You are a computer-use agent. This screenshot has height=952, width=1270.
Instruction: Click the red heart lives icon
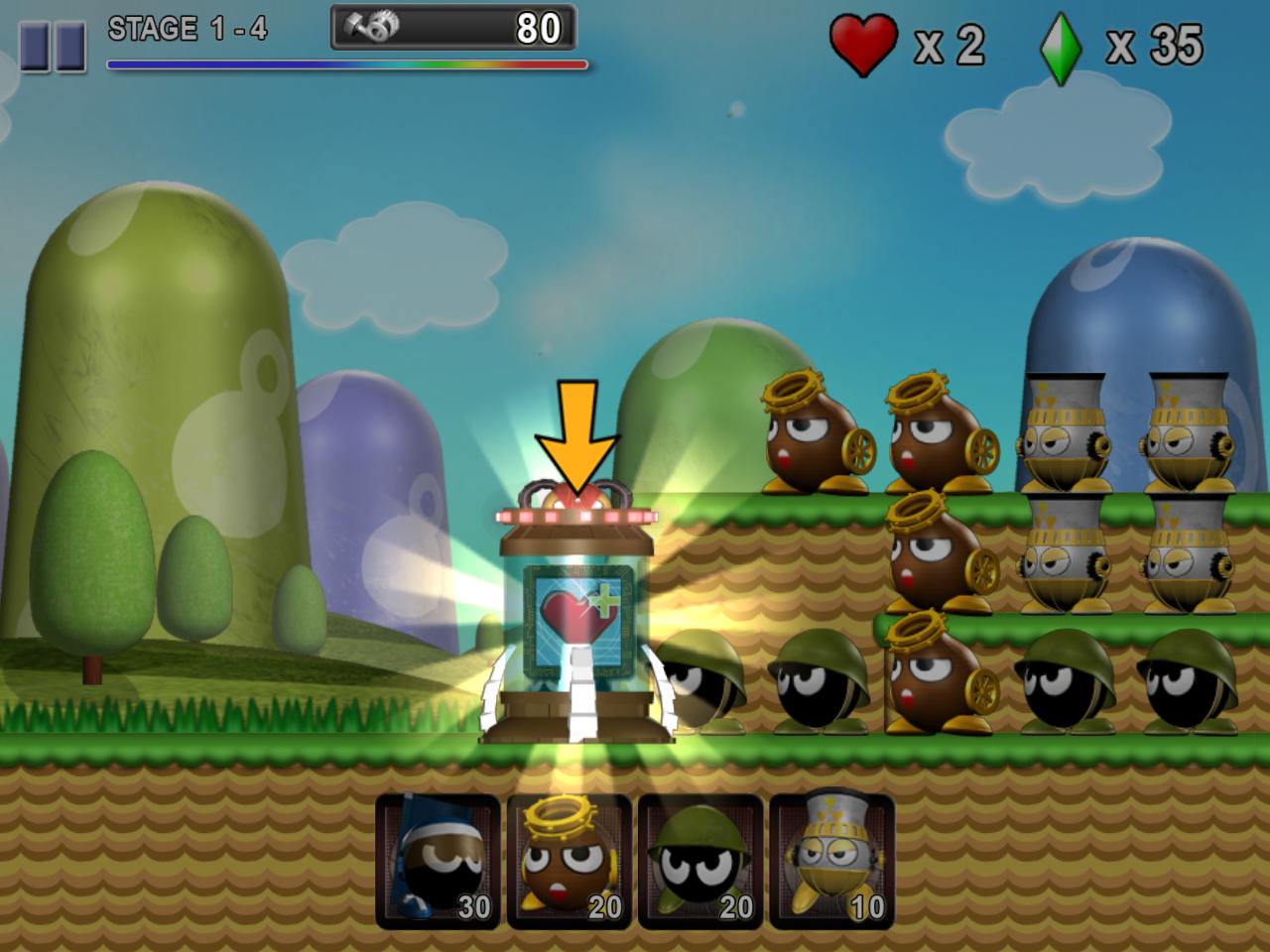pyautogui.click(x=861, y=42)
